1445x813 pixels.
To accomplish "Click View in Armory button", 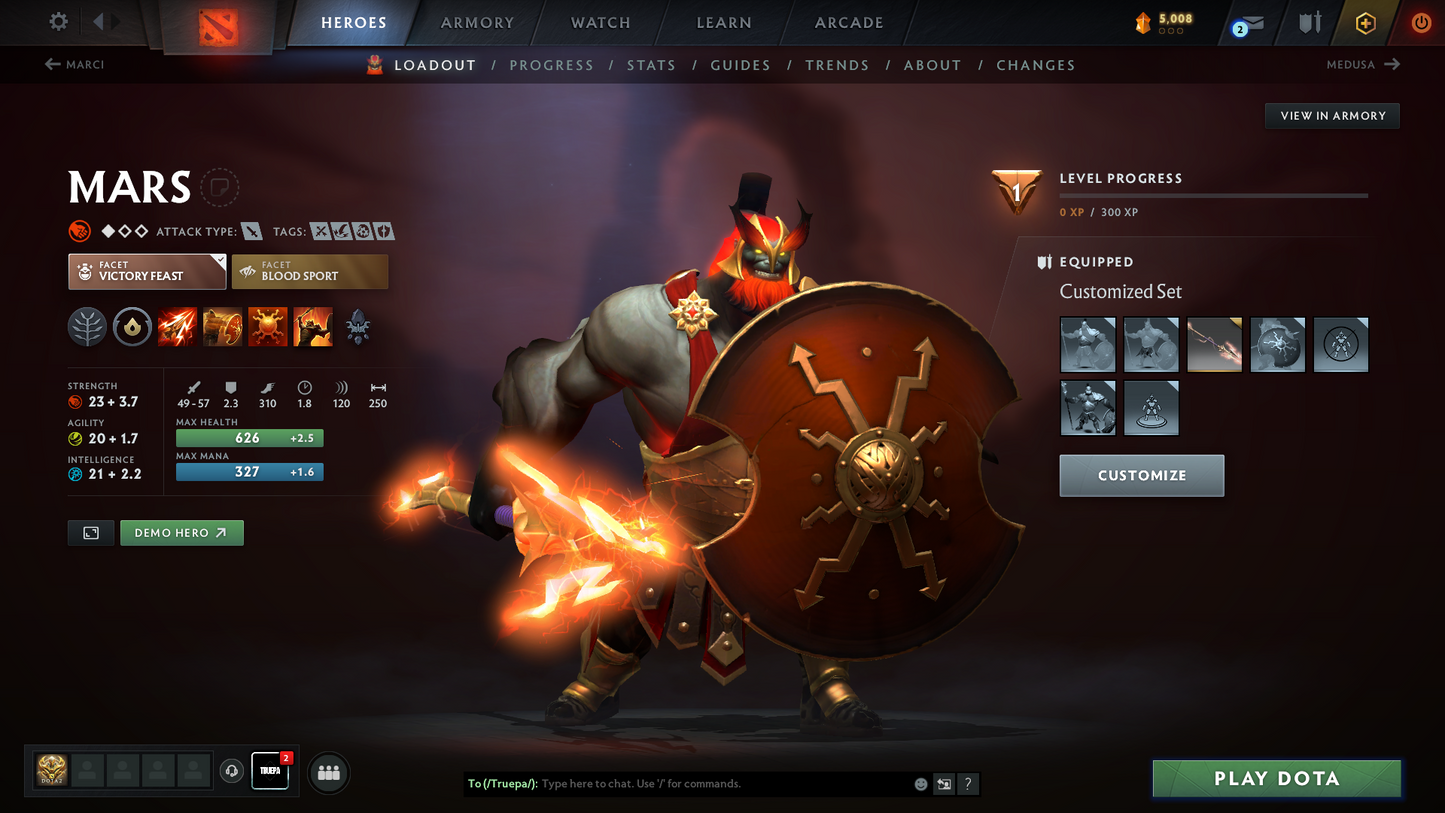I will [1332, 116].
